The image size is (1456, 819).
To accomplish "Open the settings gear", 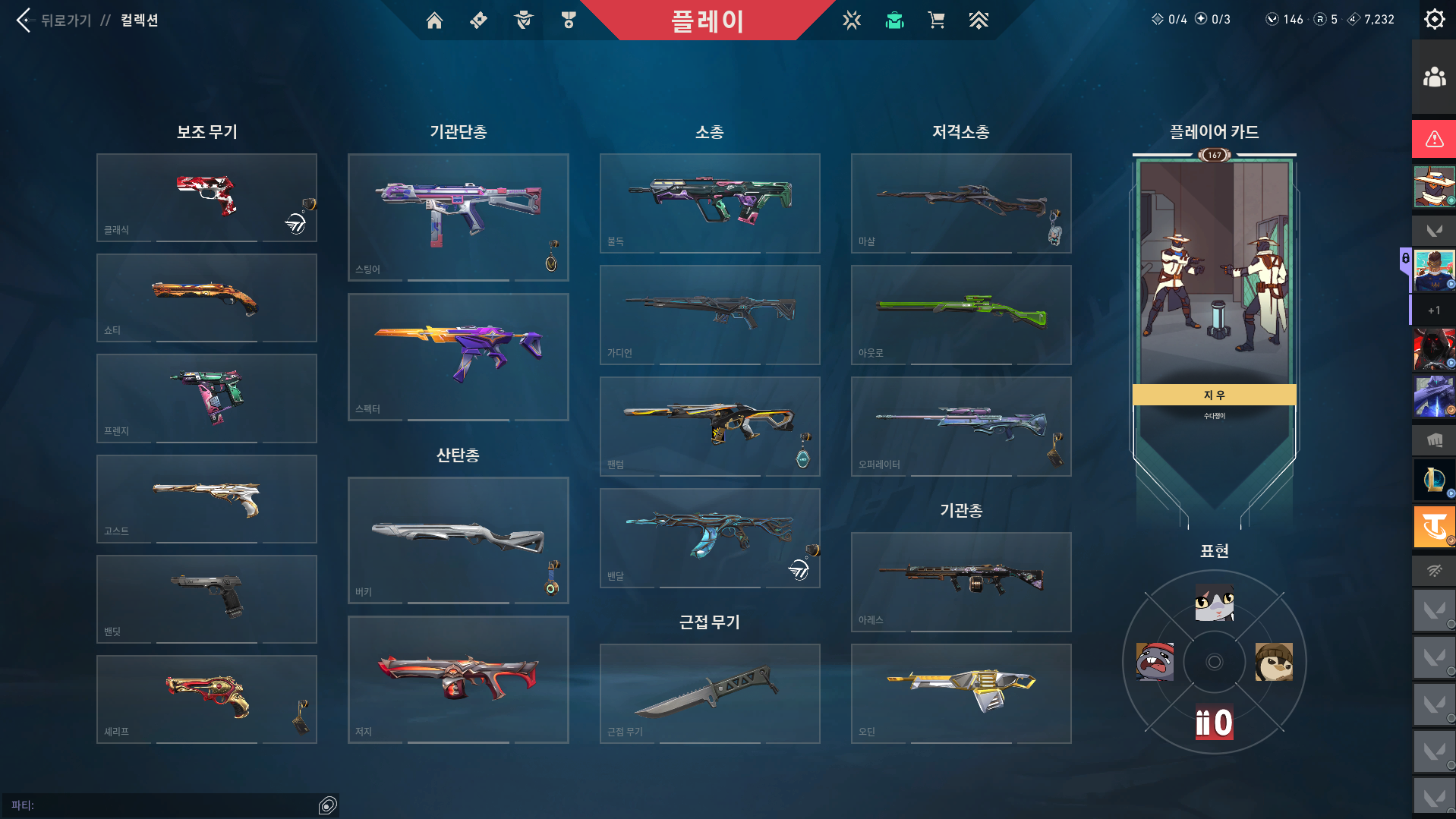I will pos(1434,19).
